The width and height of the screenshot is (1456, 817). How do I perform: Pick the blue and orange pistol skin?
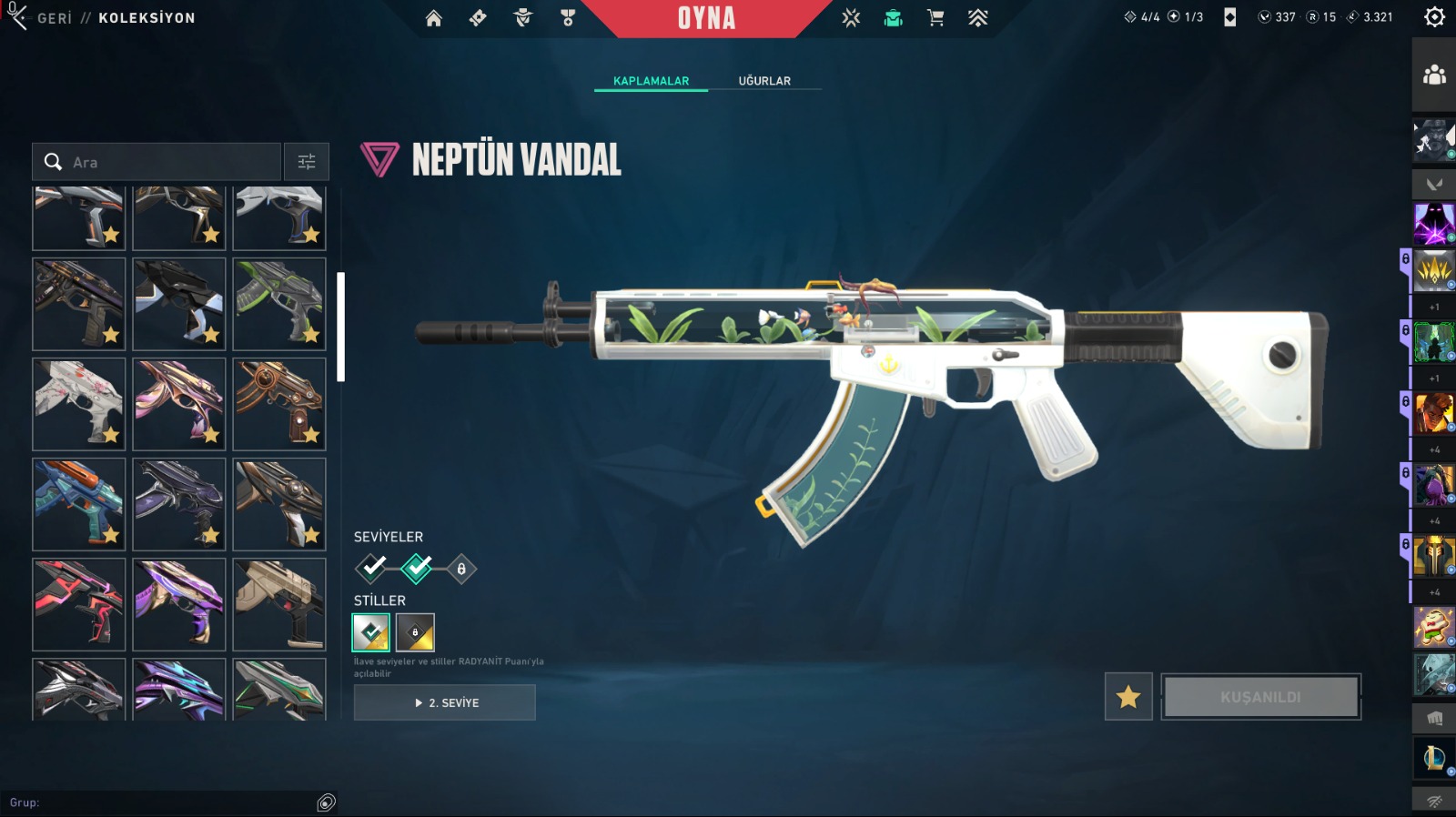pyautogui.click(x=79, y=504)
